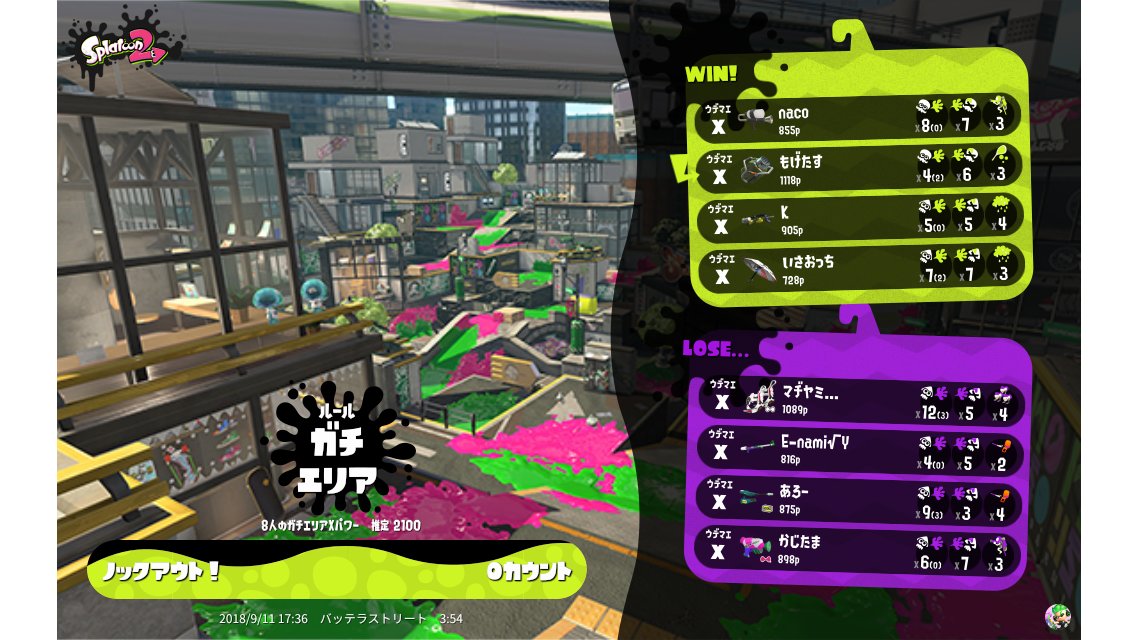Image resolution: width=1138 pixels, height=640 pixels.
Task: Select the マヂヤミ… player row
Action: (x=858, y=401)
